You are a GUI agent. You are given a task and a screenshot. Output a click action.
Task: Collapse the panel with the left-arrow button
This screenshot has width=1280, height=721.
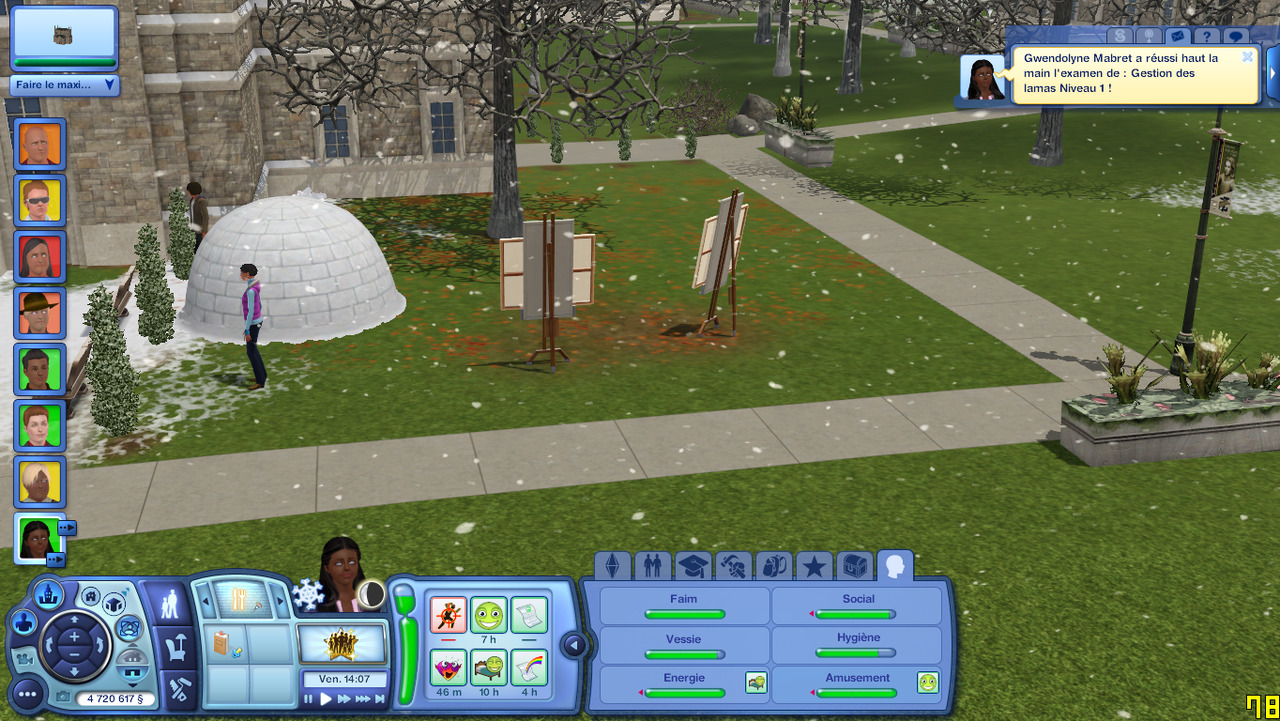(x=574, y=645)
